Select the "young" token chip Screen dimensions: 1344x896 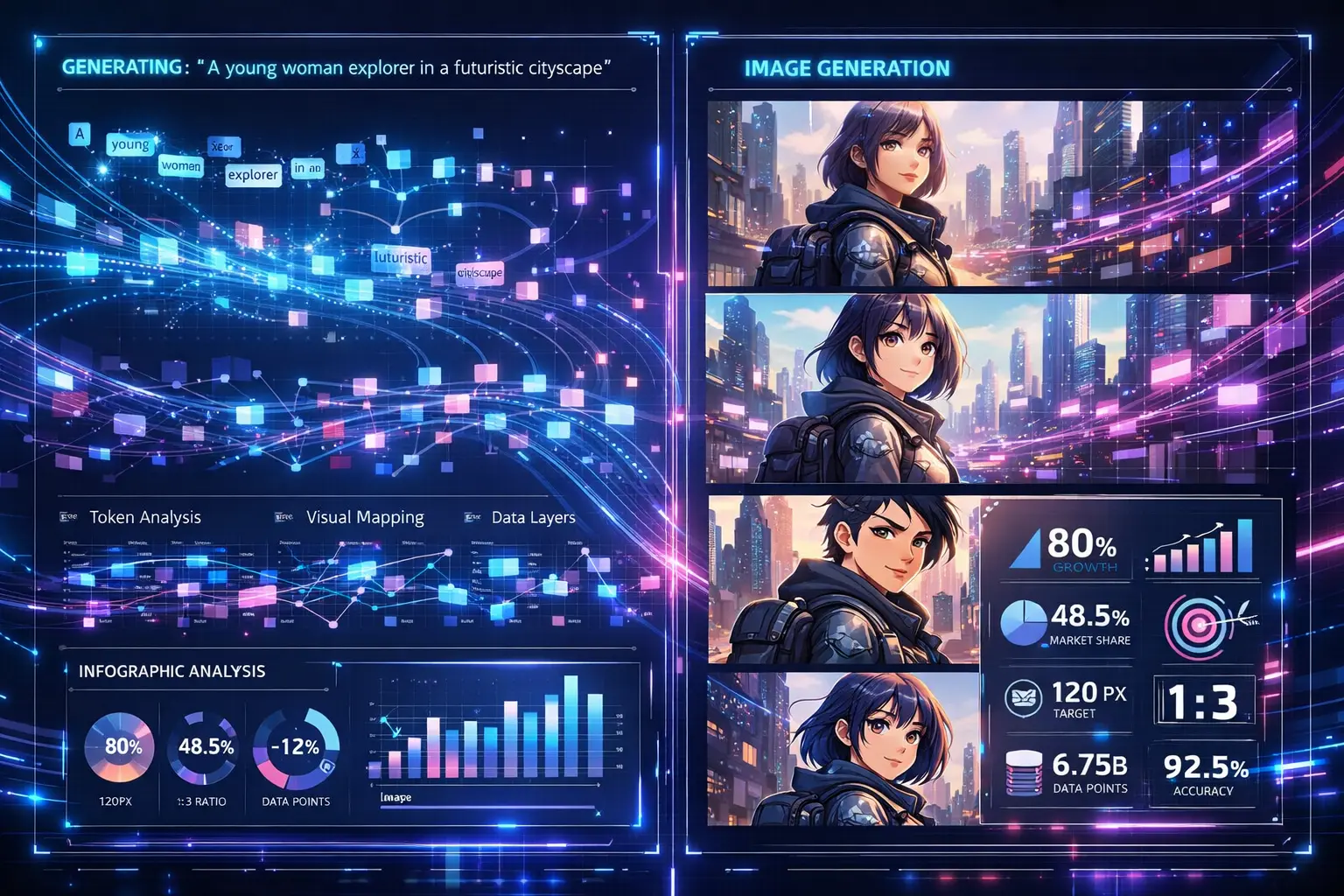130,144
